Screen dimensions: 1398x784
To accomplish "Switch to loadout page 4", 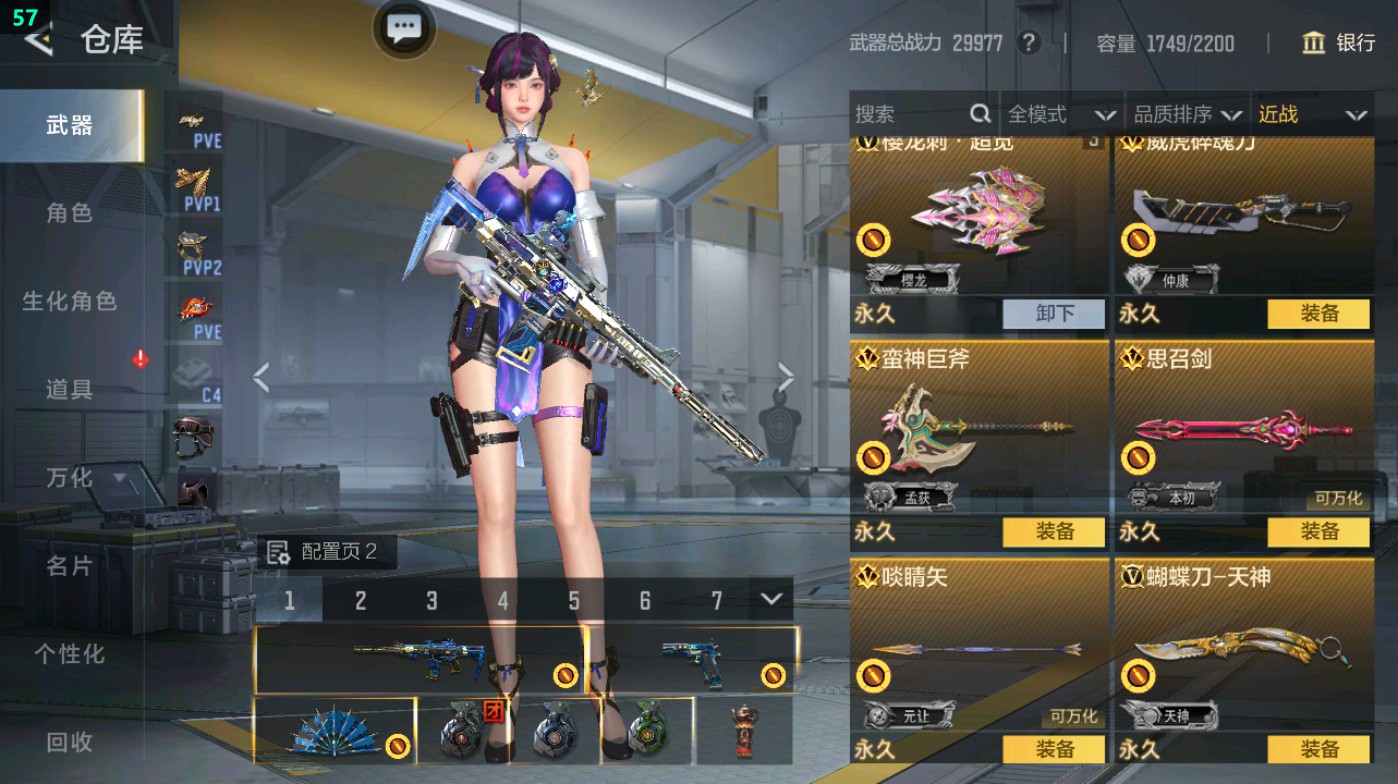I will [503, 601].
